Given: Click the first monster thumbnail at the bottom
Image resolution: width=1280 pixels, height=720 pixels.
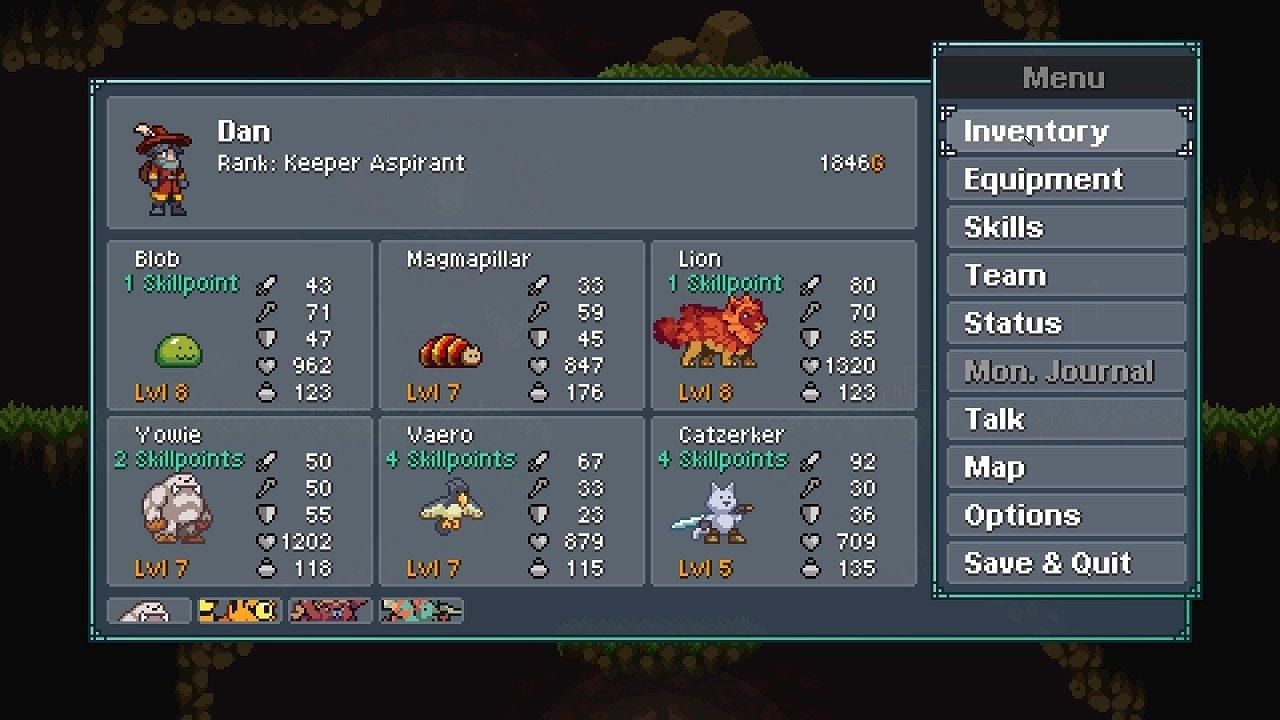Looking at the screenshot, I should [148, 609].
